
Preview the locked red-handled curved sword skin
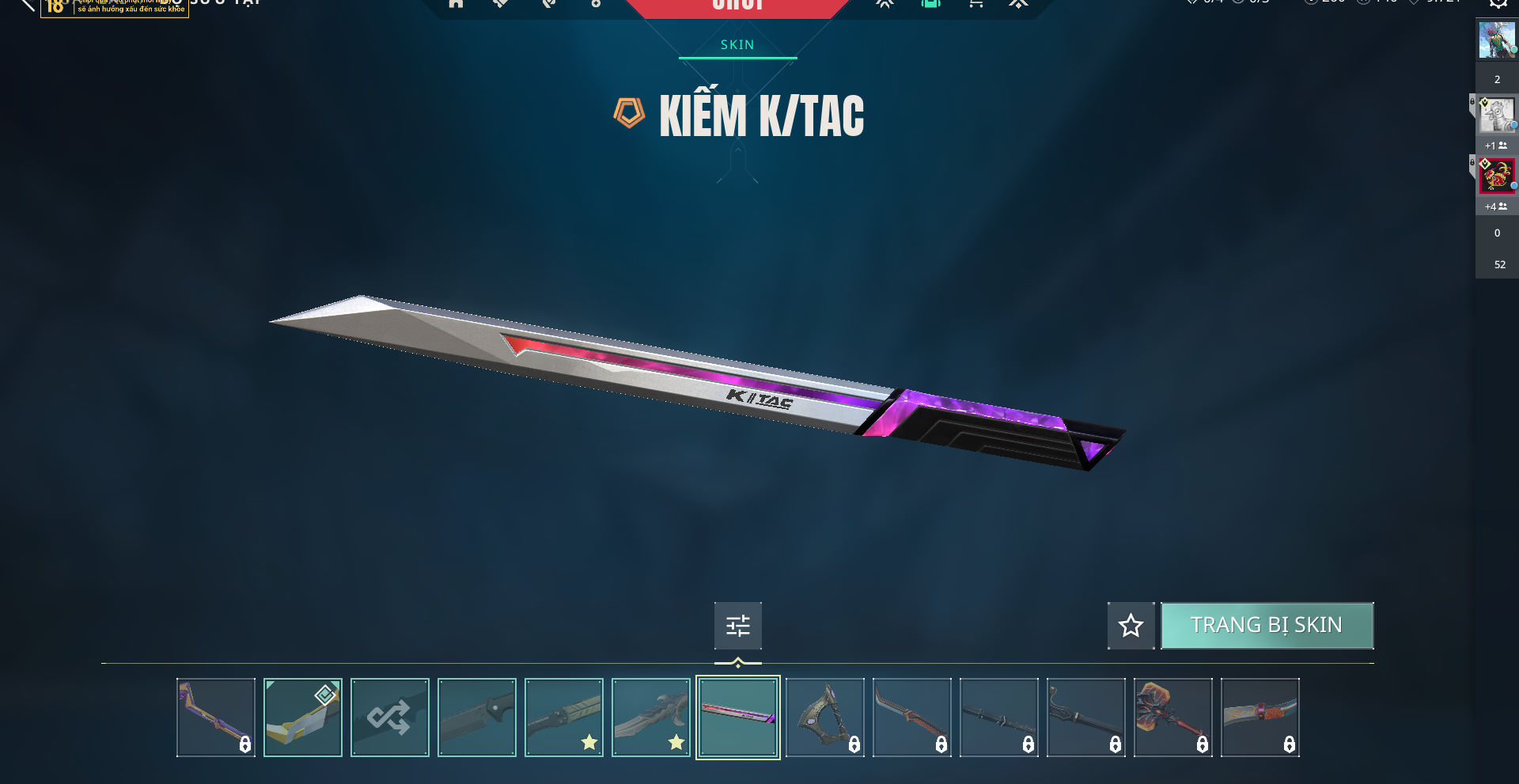tap(912, 718)
